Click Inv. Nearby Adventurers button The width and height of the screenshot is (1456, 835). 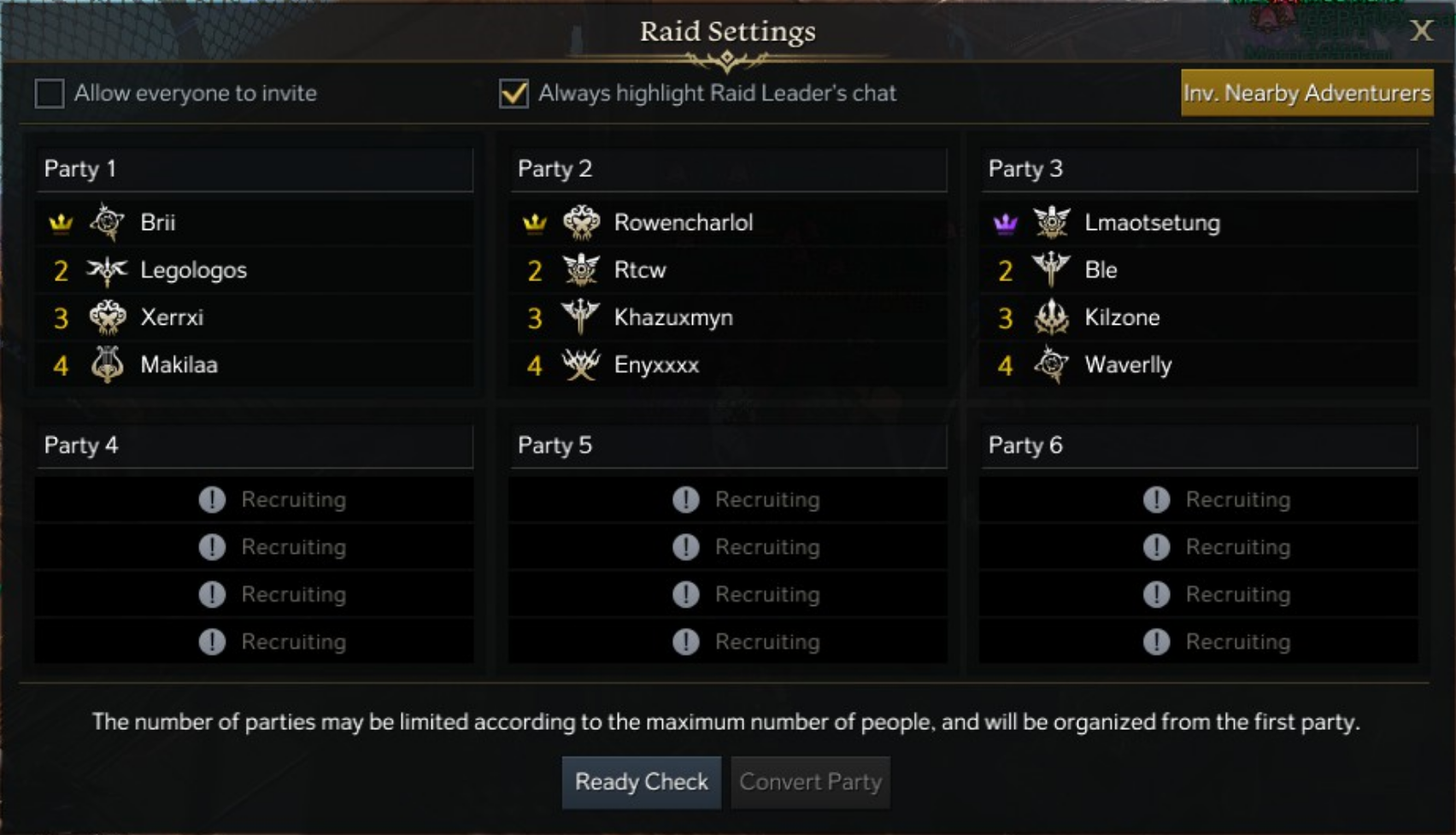1306,93
